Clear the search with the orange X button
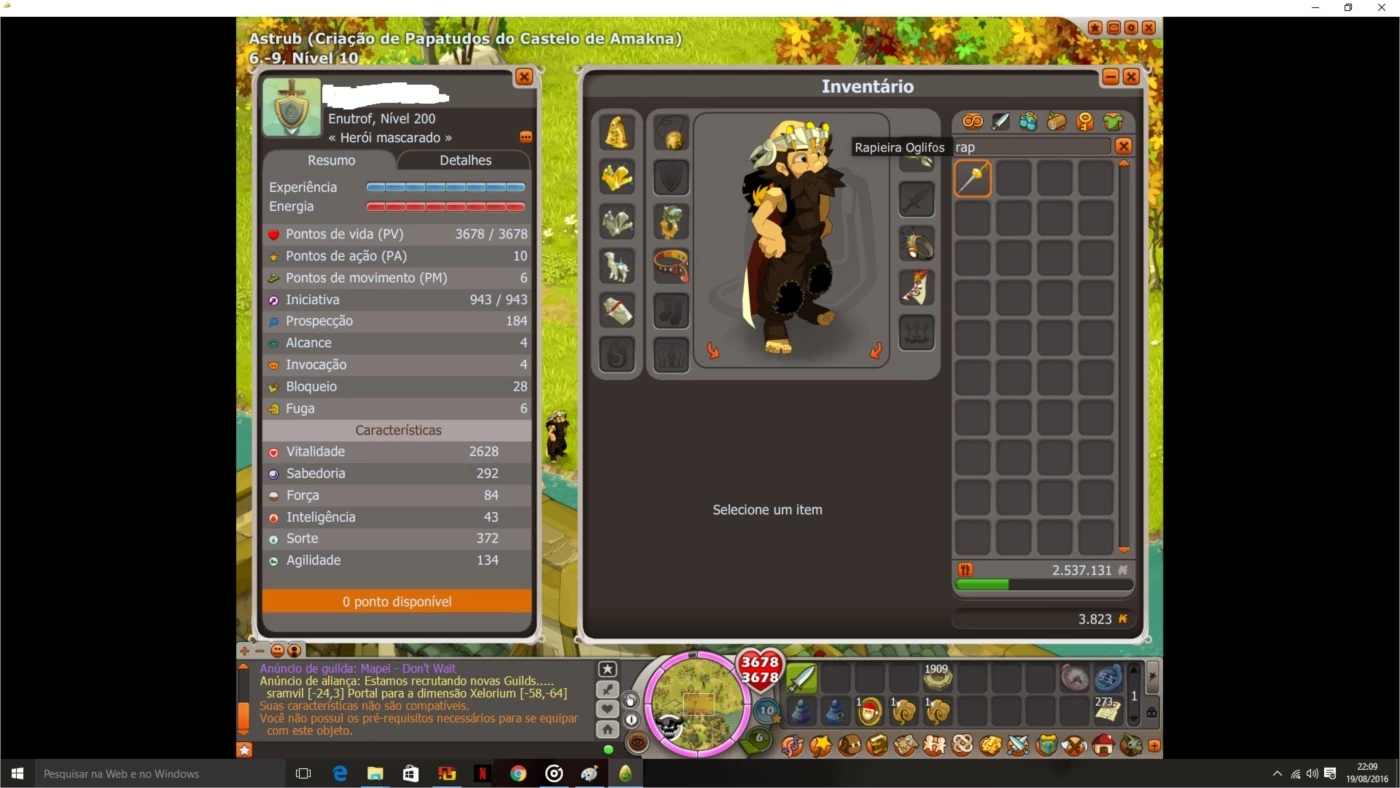 click(1123, 146)
